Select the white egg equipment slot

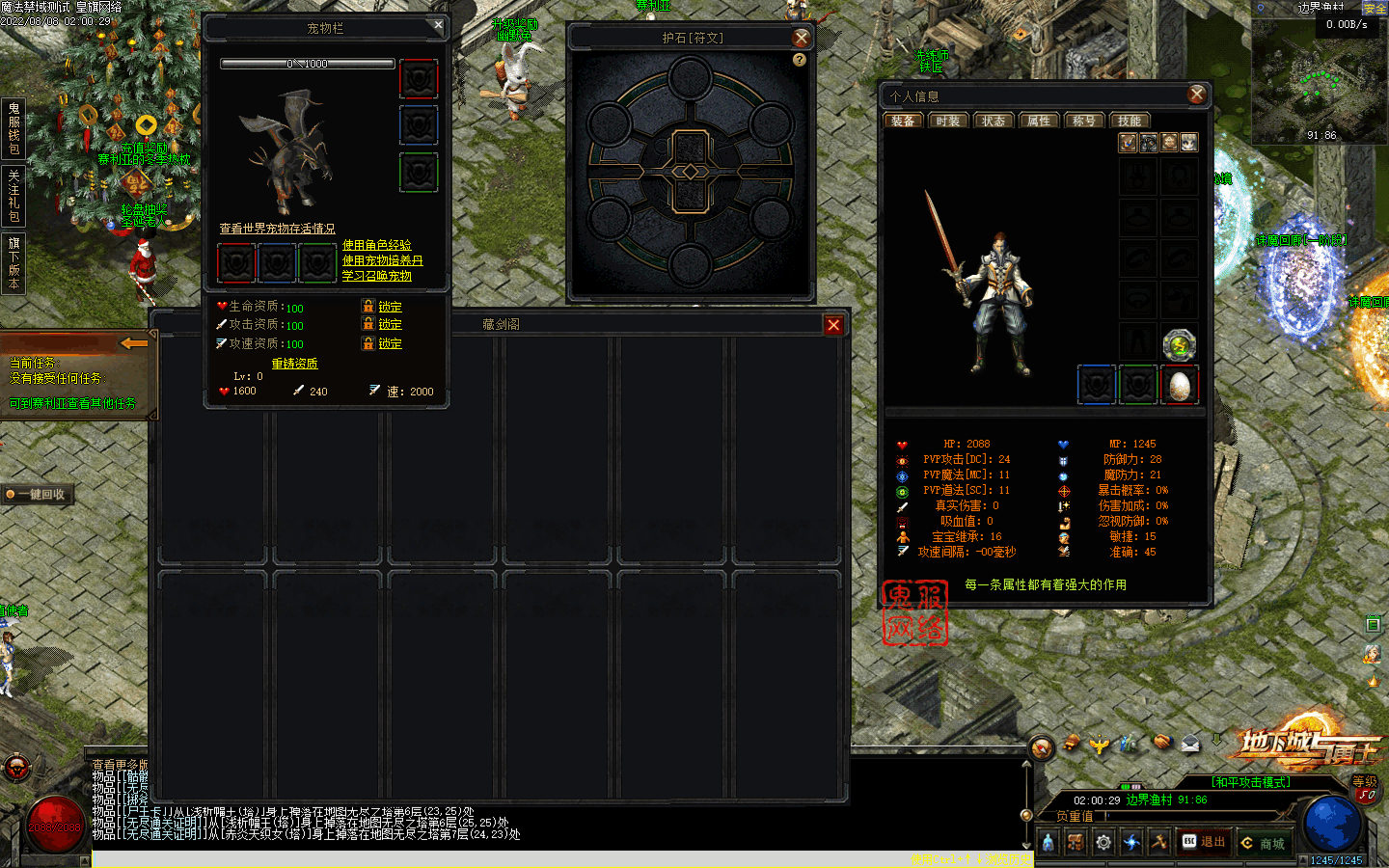1179,386
